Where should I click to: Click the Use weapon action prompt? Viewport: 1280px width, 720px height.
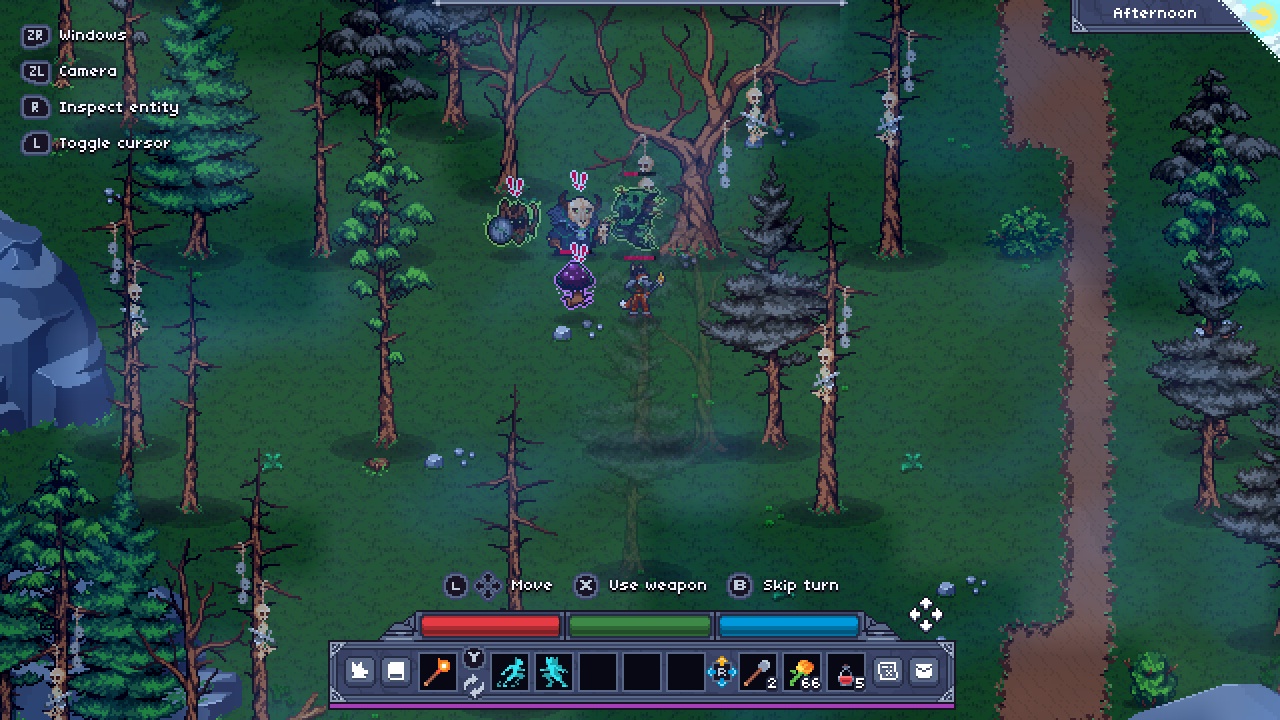656,585
